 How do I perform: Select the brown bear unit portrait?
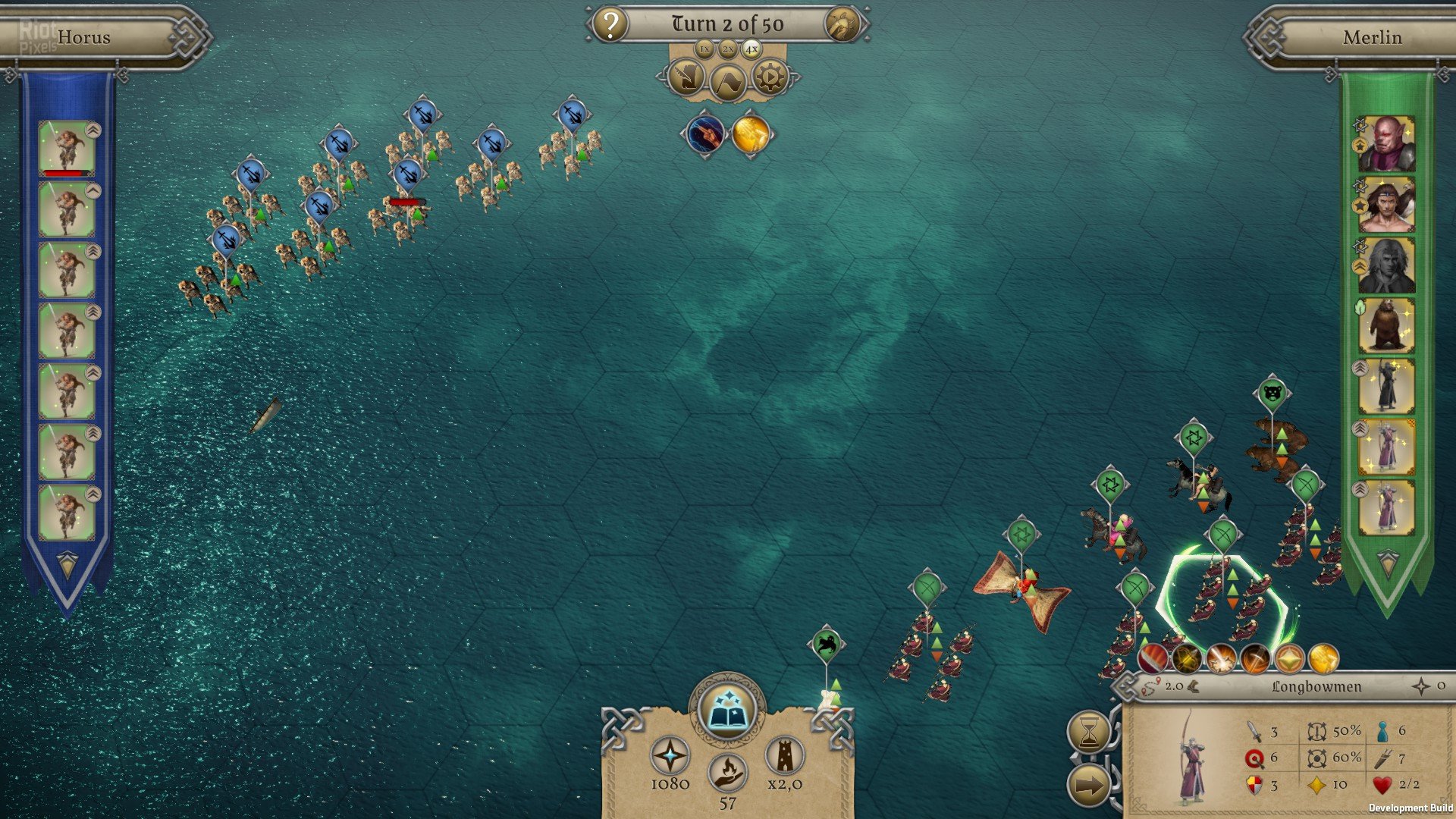click(x=1386, y=326)
